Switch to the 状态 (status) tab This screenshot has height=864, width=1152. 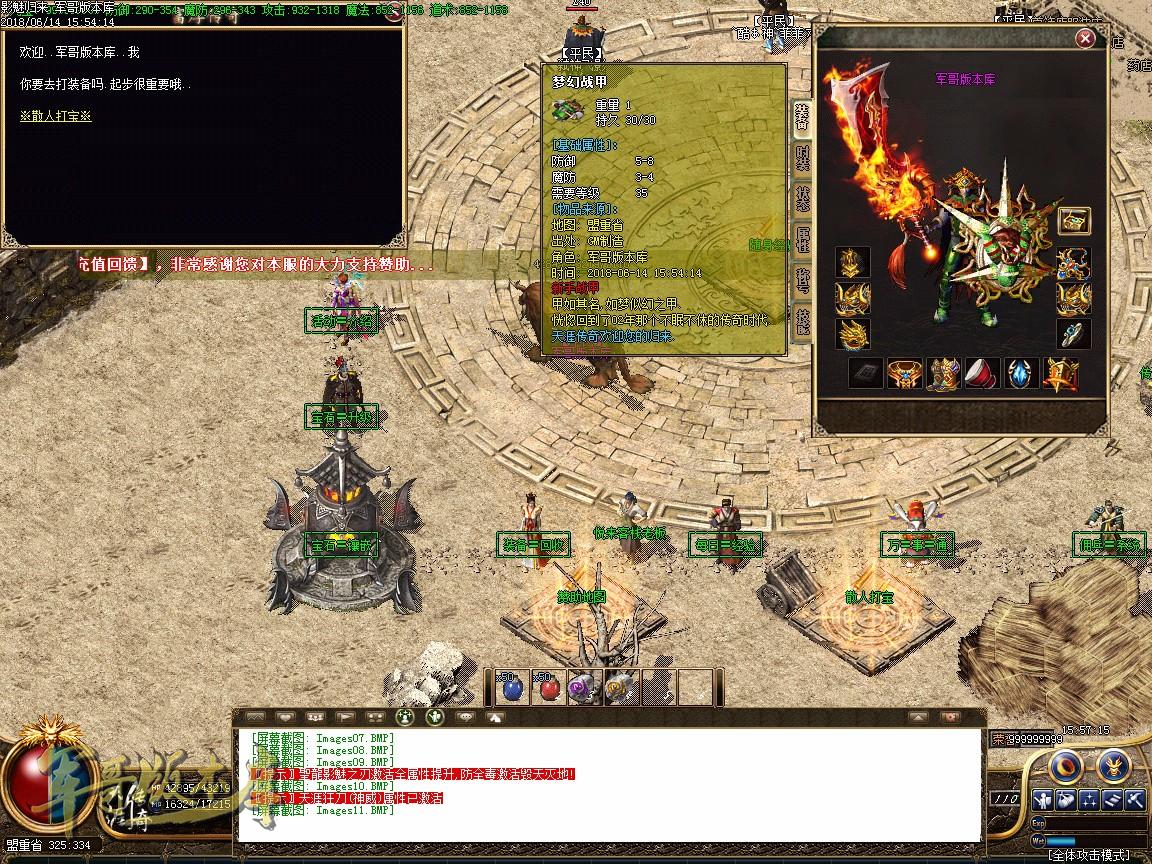click(802, 197)
